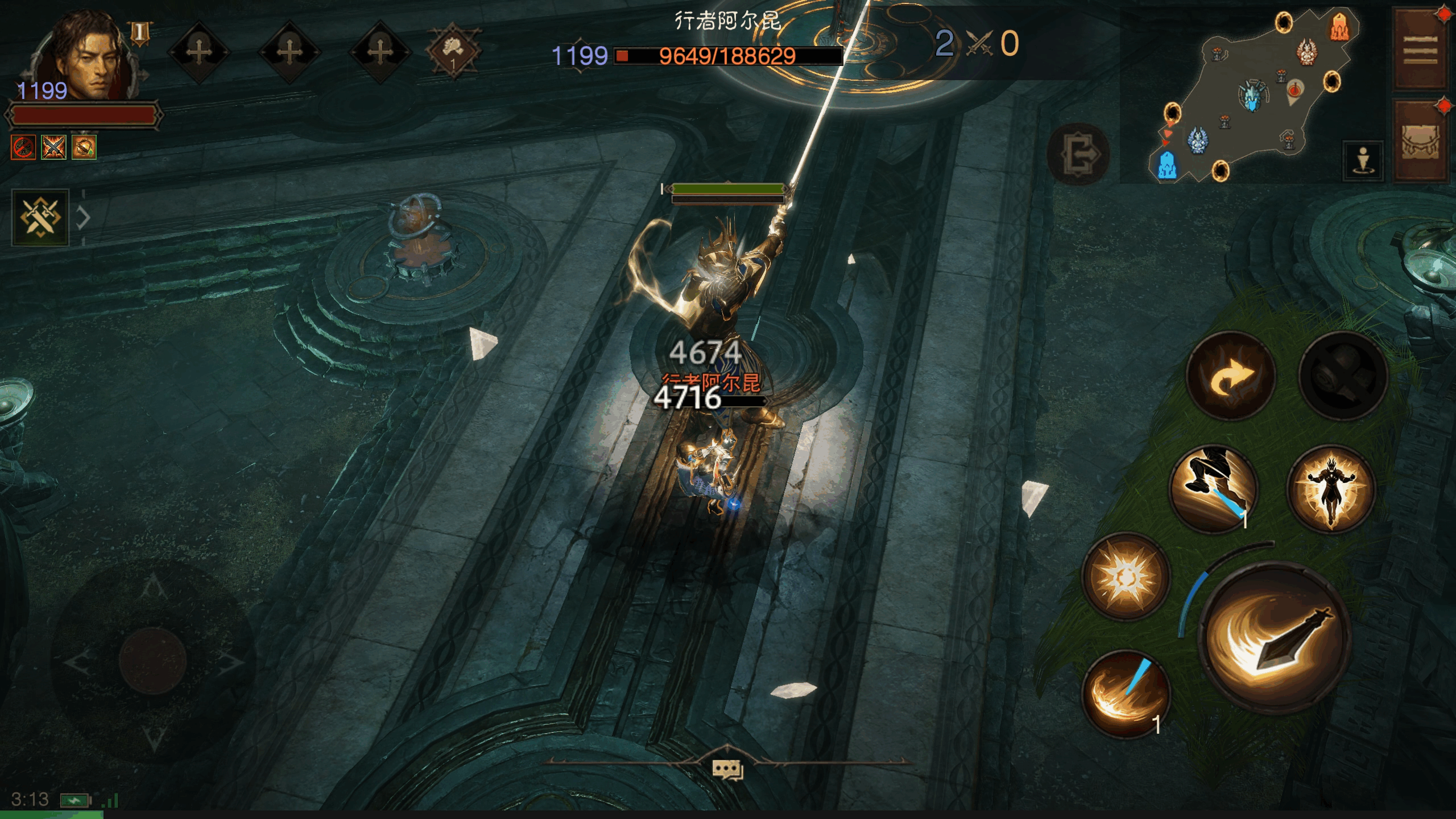This screenshot has width=1456, height=819.
Task: Toggle the standing figure locate button
Action: click(1363, 160)
